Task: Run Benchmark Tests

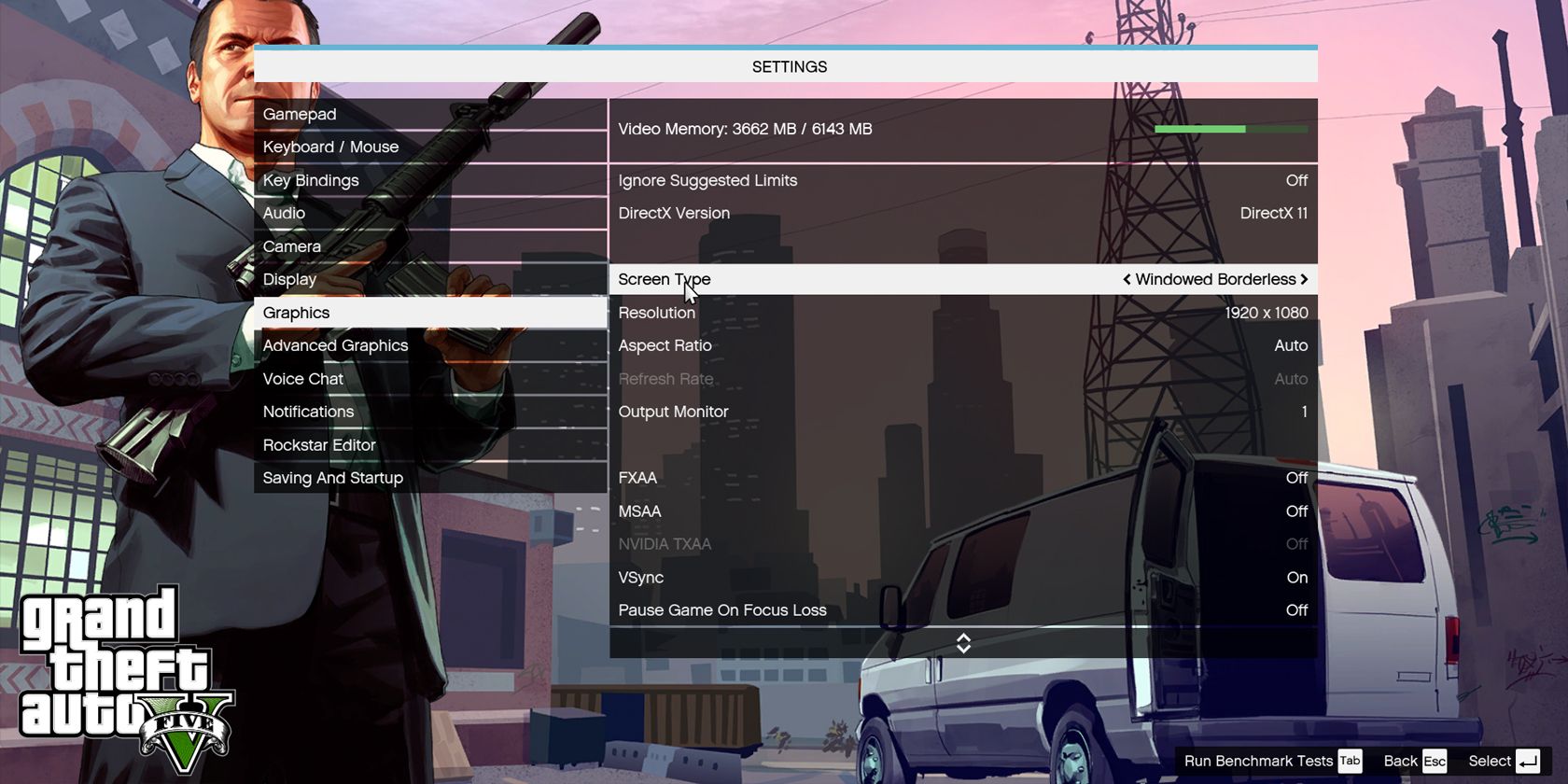Action: pyautogui.click(x=1262, y=761)
